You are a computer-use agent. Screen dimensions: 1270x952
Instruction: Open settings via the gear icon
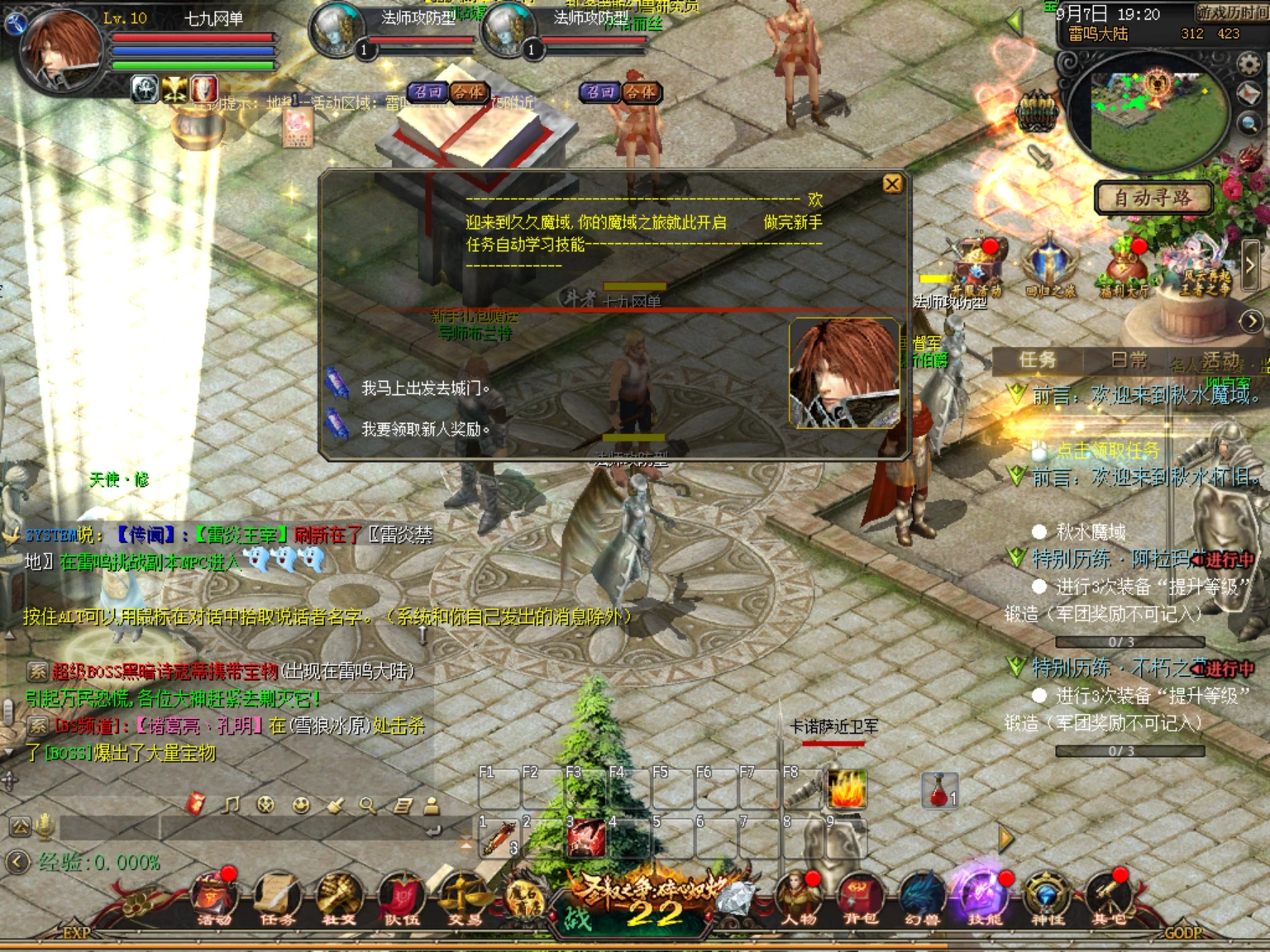pyautogui.click(x=1249, y=64)
